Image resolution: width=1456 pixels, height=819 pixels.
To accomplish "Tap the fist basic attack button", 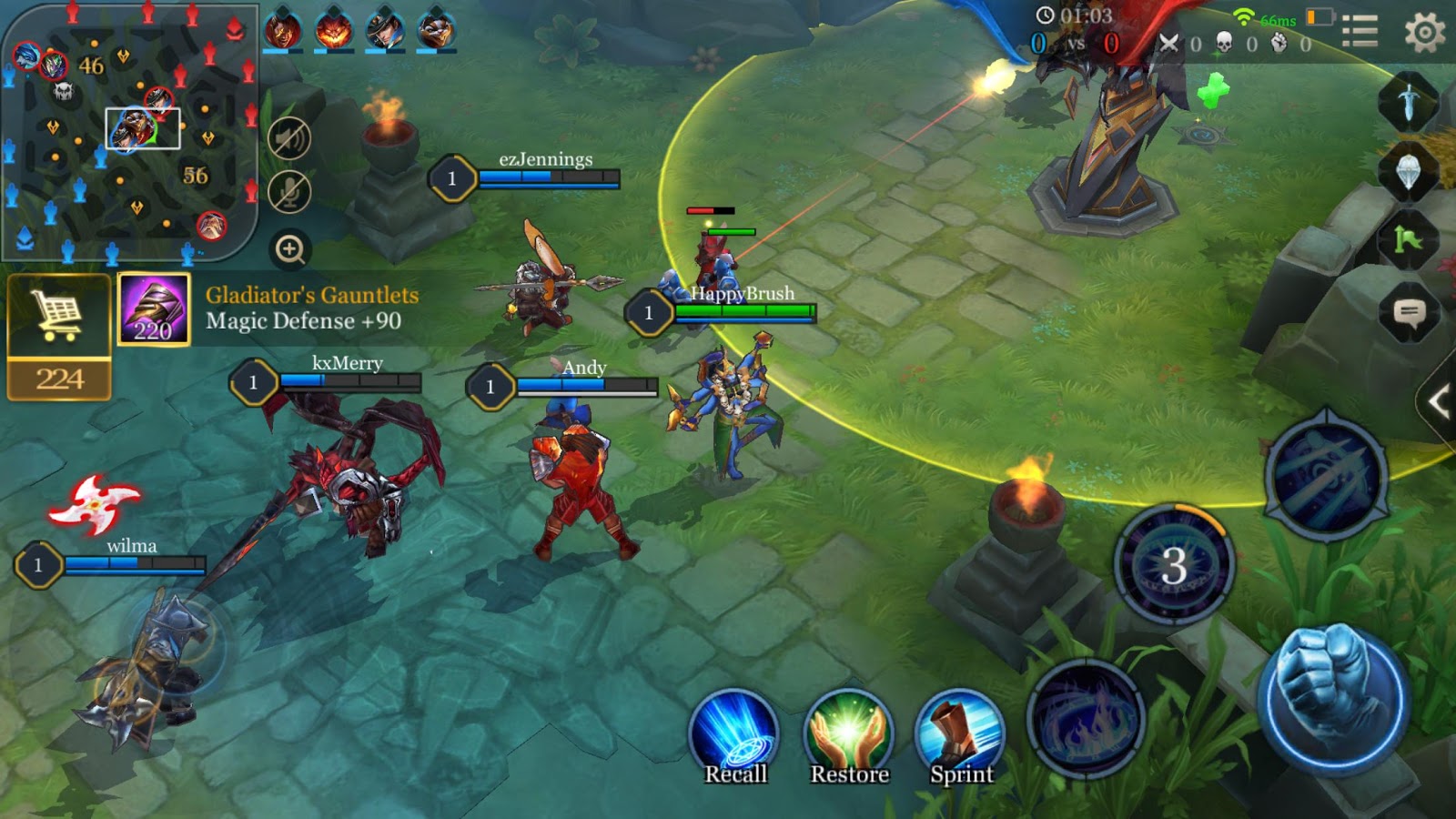I will click(1333, 696).
